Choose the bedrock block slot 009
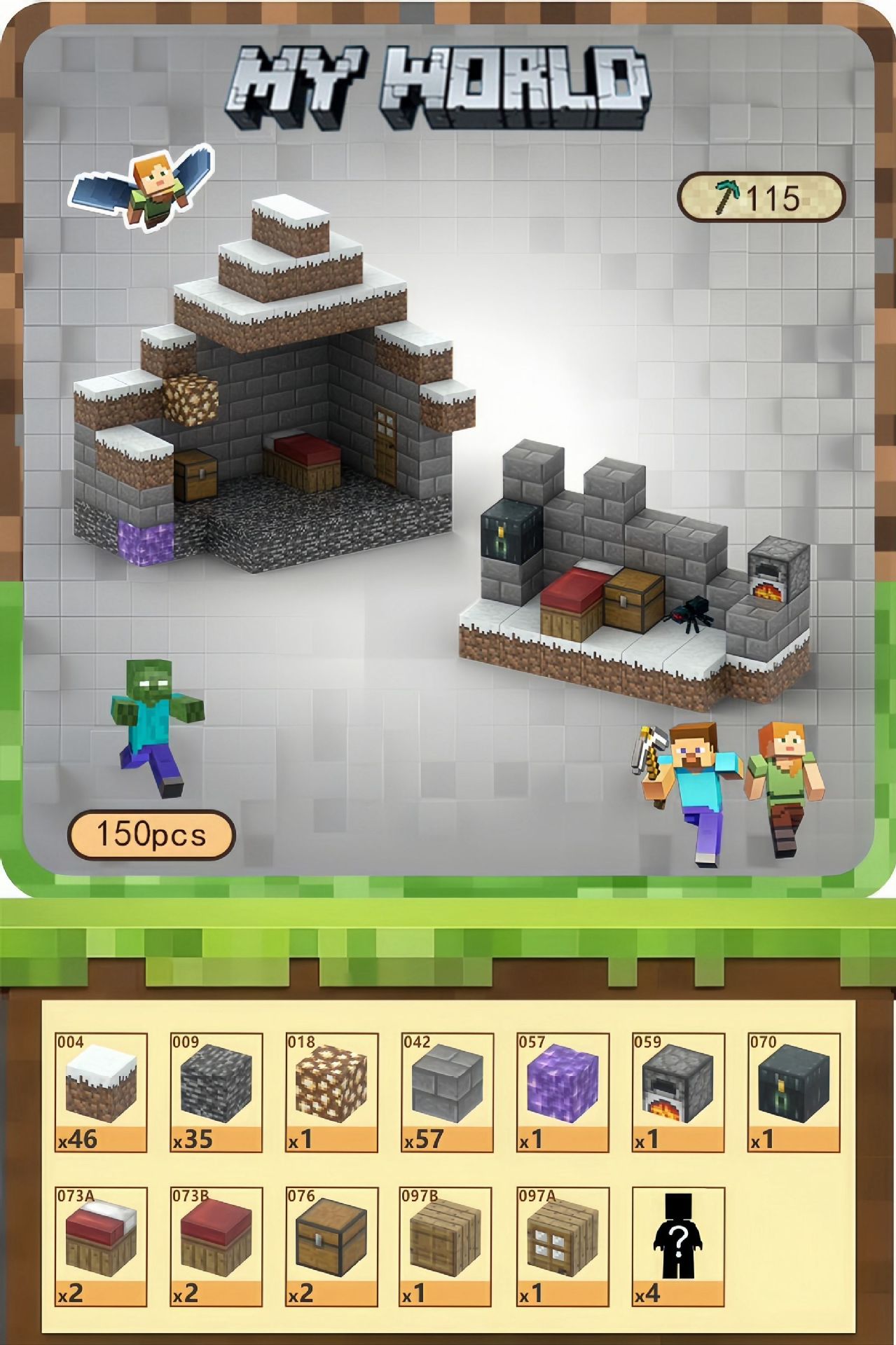Screen dimensions: 896x1345 point(216,1092)
